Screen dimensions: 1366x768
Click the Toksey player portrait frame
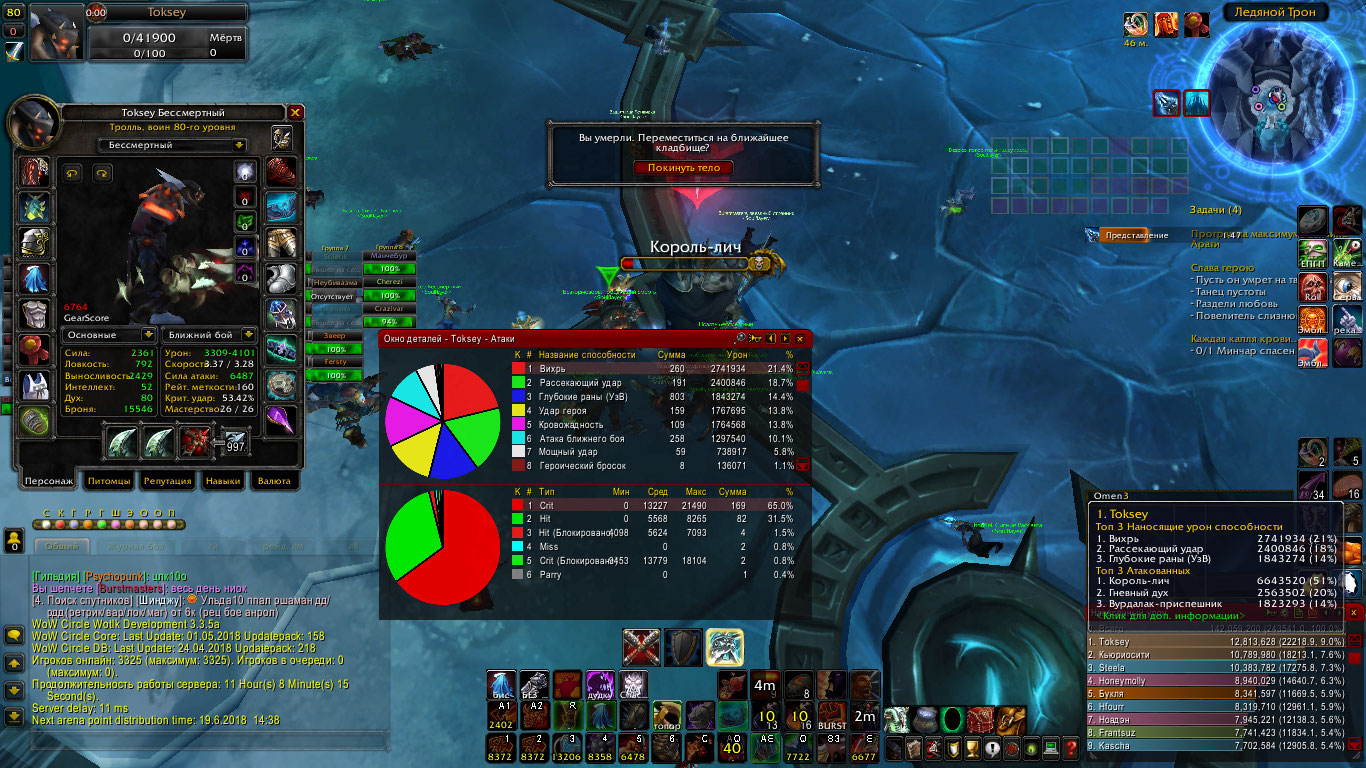(x=56, y=33)
